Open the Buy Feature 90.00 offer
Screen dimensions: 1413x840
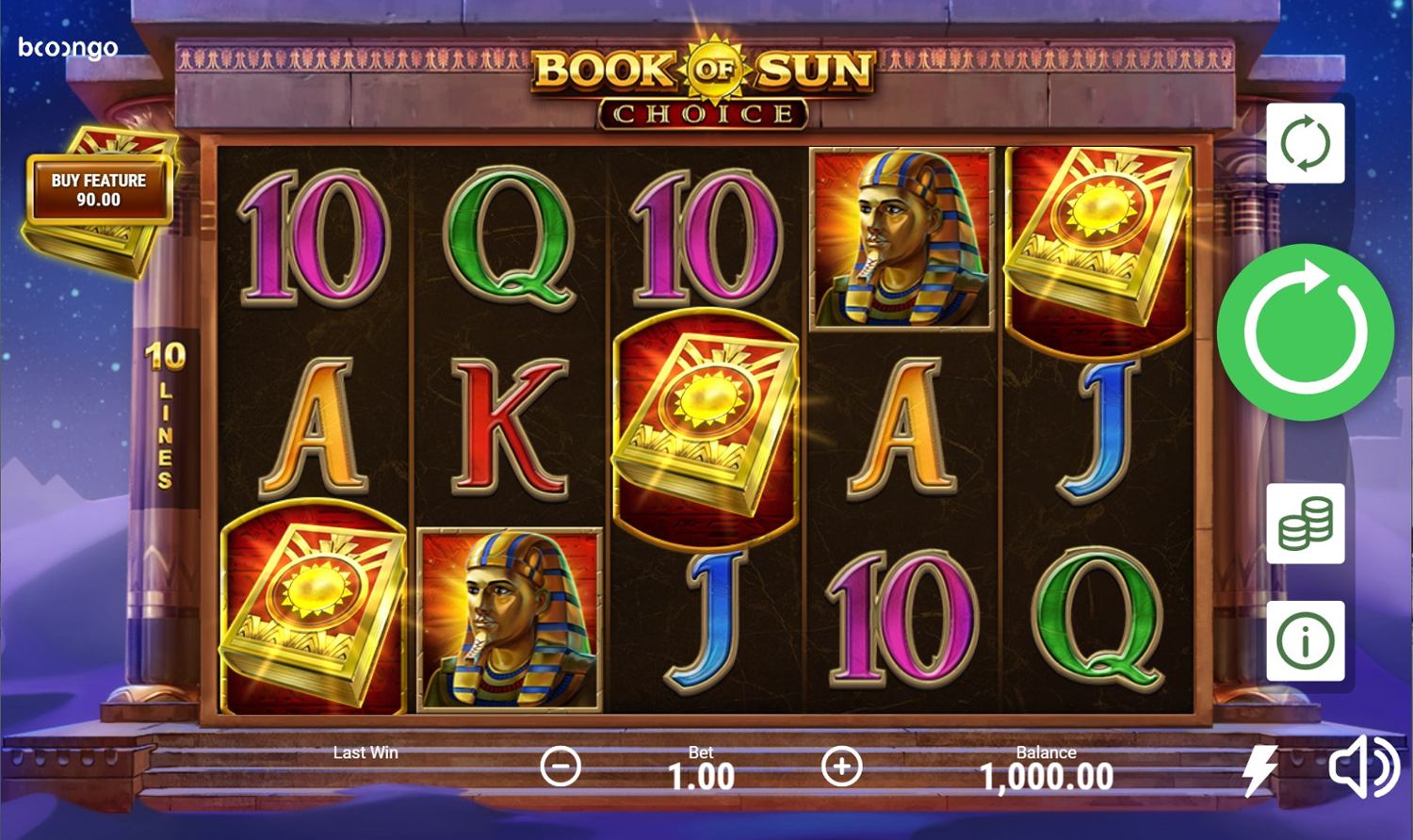(x=99, y=190)
